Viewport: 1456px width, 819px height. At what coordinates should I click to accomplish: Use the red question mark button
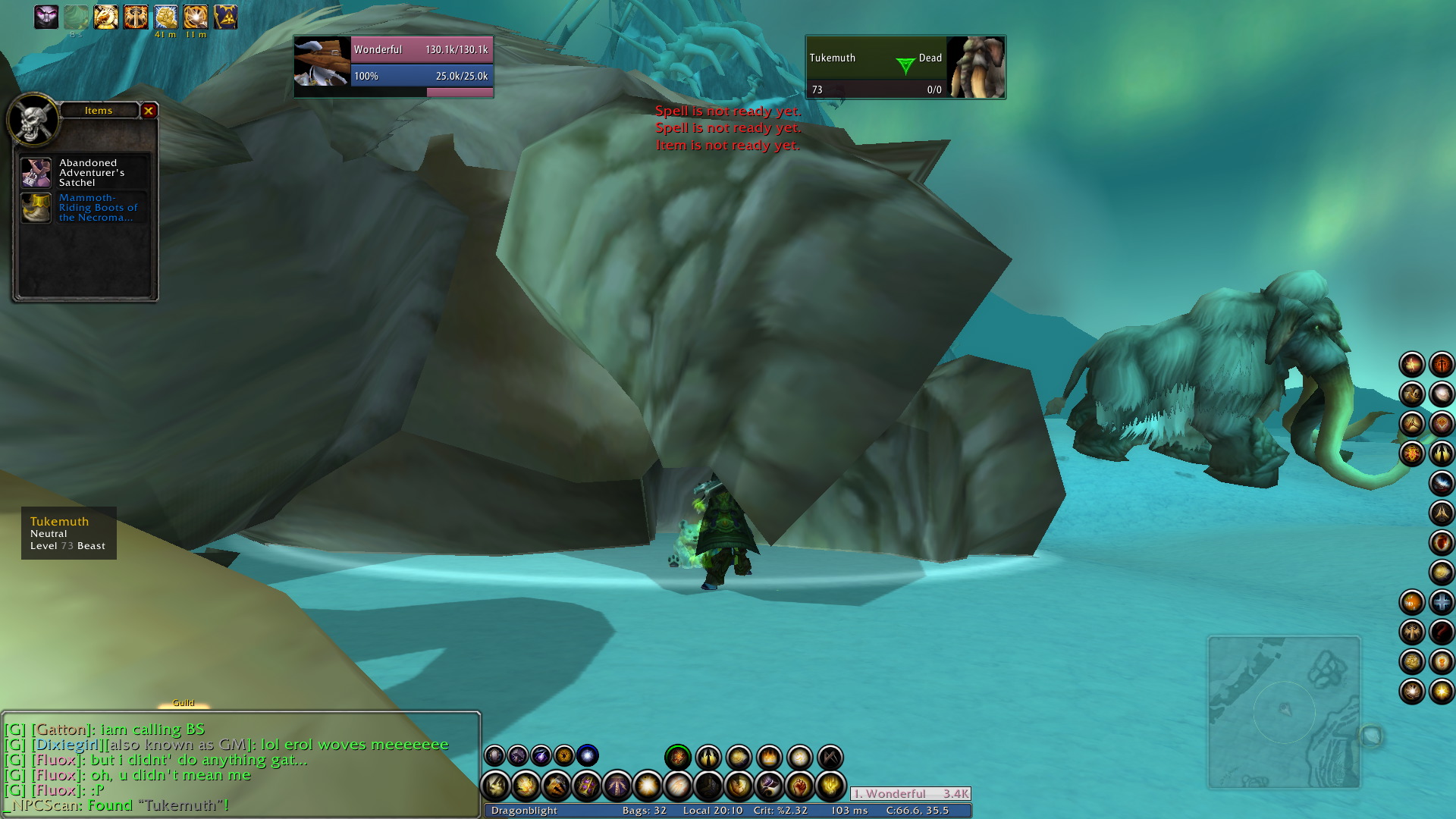(x=1441, y=632)
